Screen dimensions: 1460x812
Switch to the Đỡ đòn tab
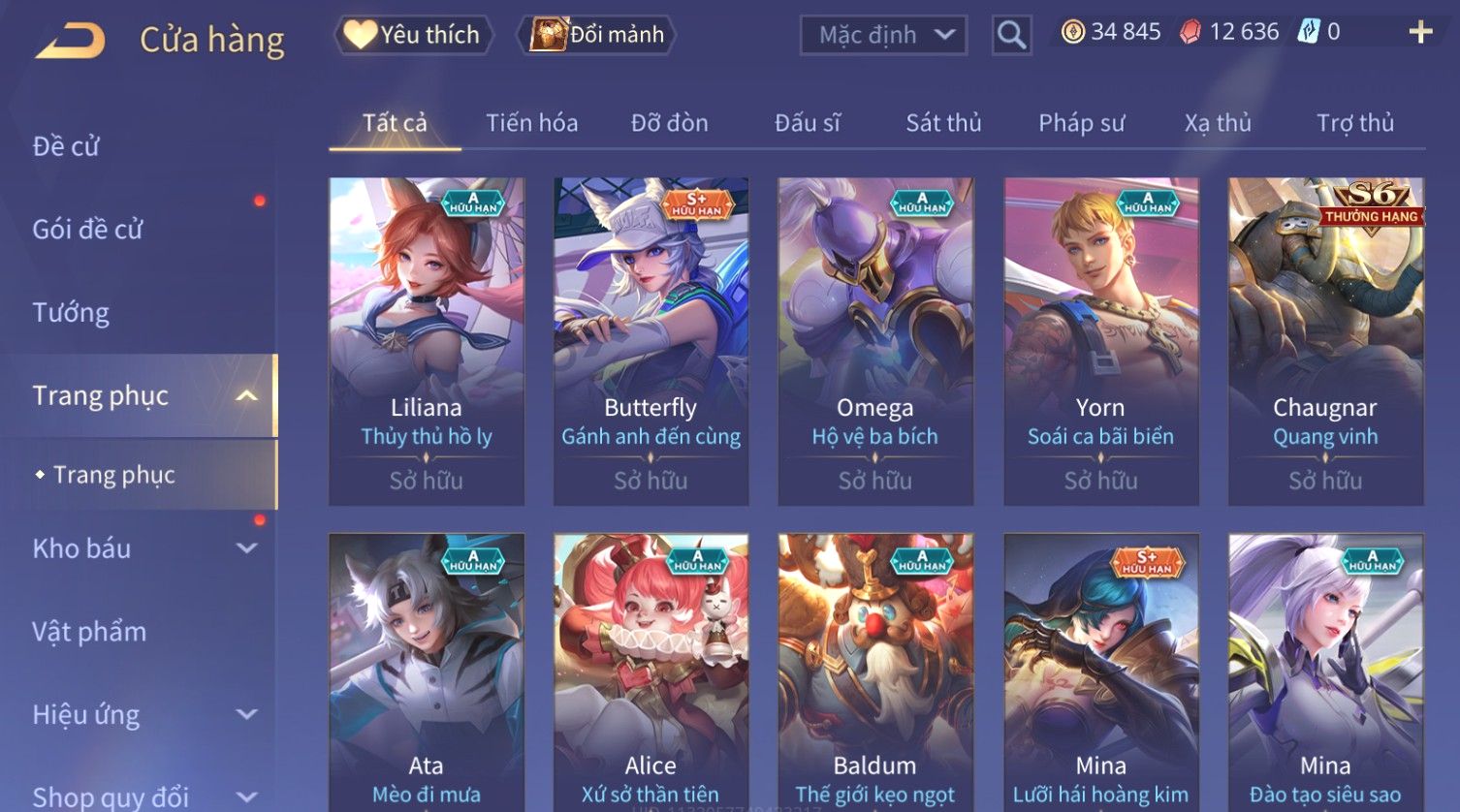pos(669,123)
